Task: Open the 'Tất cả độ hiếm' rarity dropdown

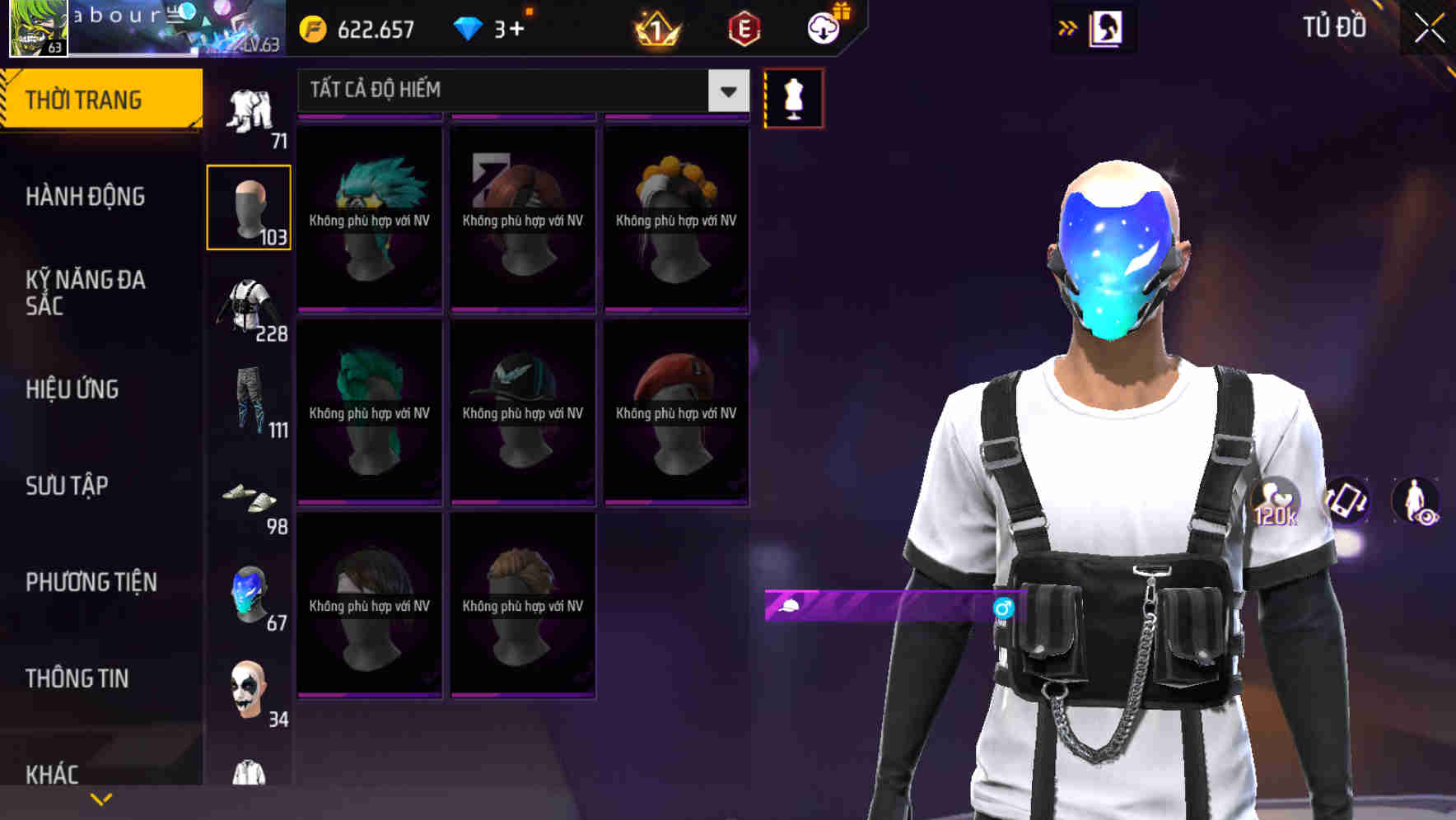Action: (519, 91)
